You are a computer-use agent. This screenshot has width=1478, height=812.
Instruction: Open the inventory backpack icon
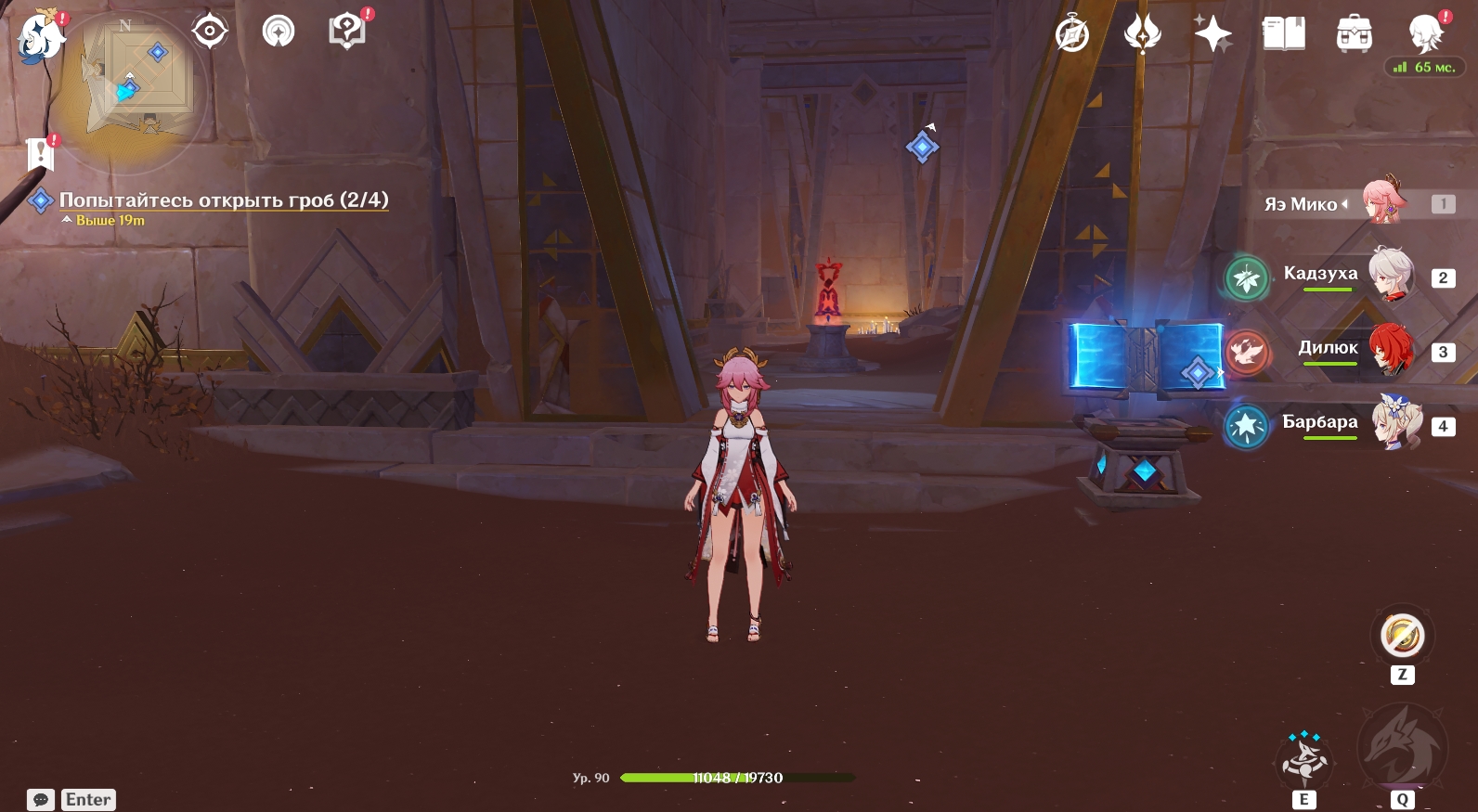1355,35
